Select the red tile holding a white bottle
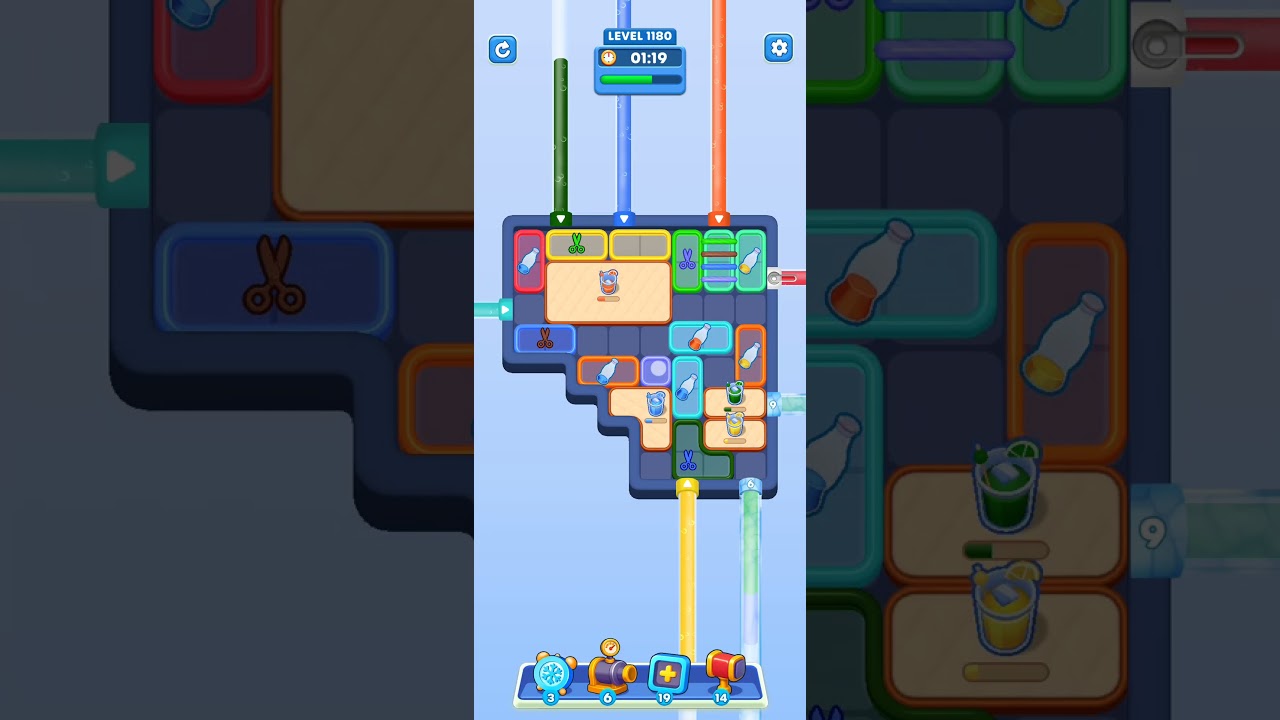Viewport: 1280px width, 720px height. [x=528, y=261]
